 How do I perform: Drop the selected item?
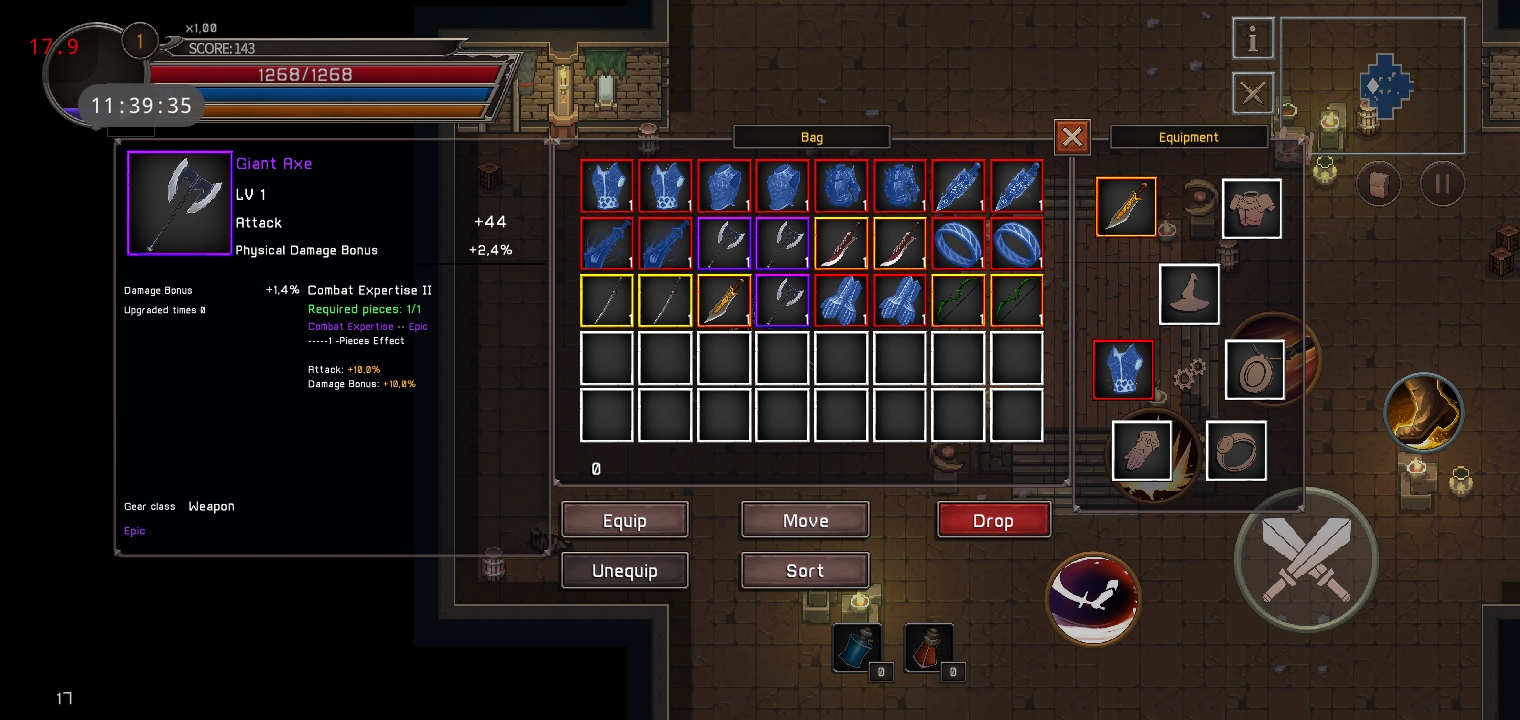point(993,520)
